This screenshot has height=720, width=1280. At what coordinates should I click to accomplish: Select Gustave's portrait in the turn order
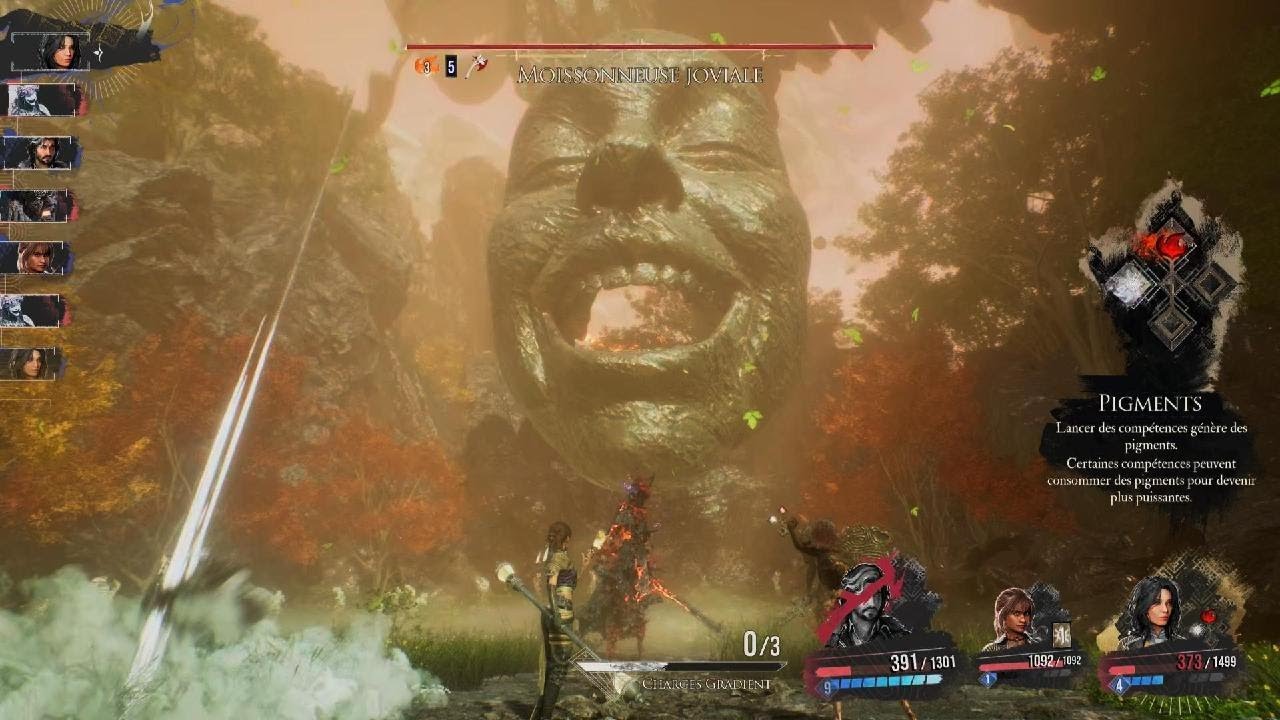tap(42, 153)
